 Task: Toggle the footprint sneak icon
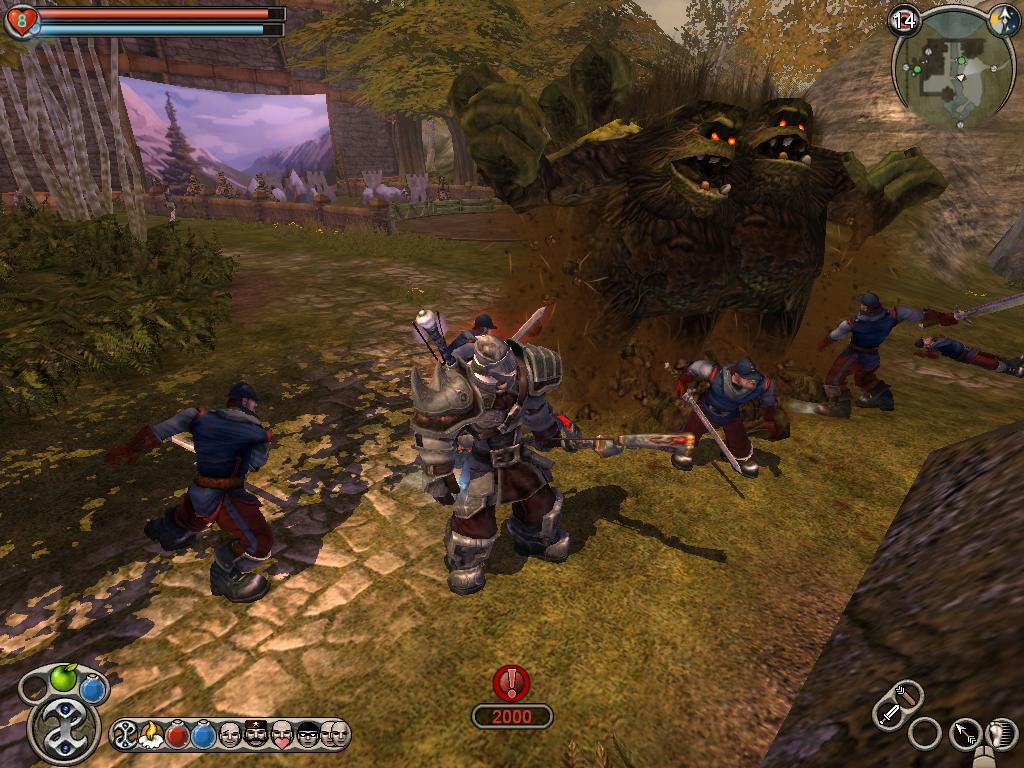(1001, 735)
